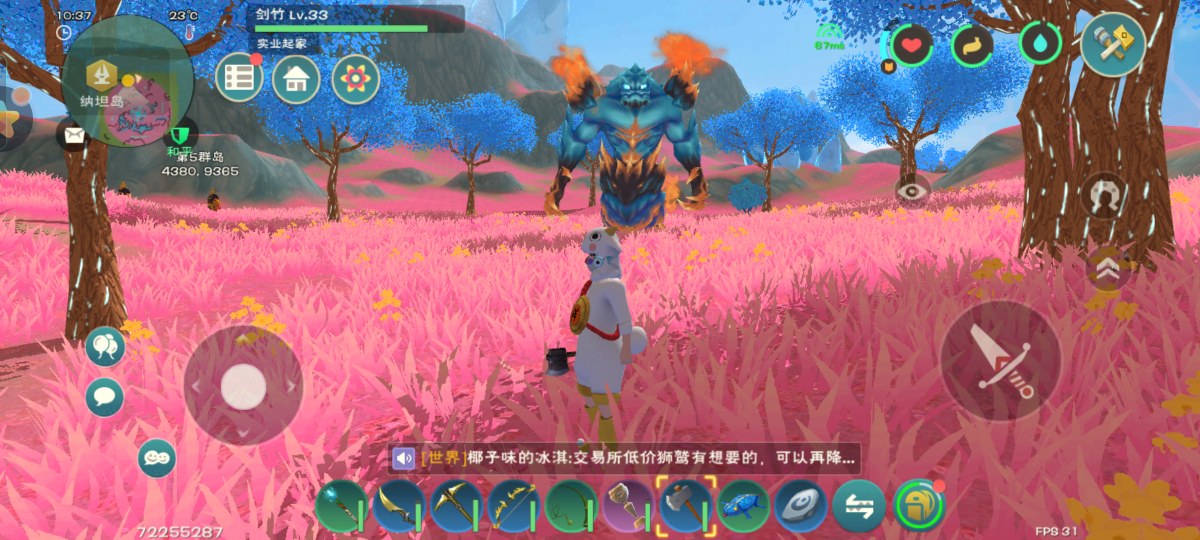This screenshot has height=540, width=1200.
Task: Select the fishing rod slot
Action: 571,505
